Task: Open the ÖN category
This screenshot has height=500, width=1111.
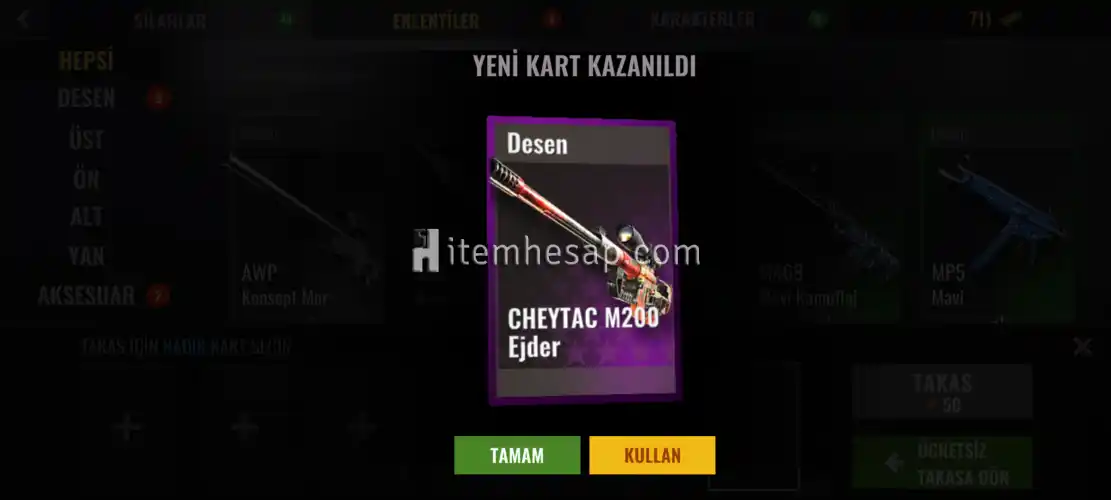Action: [x=86, y=178]
